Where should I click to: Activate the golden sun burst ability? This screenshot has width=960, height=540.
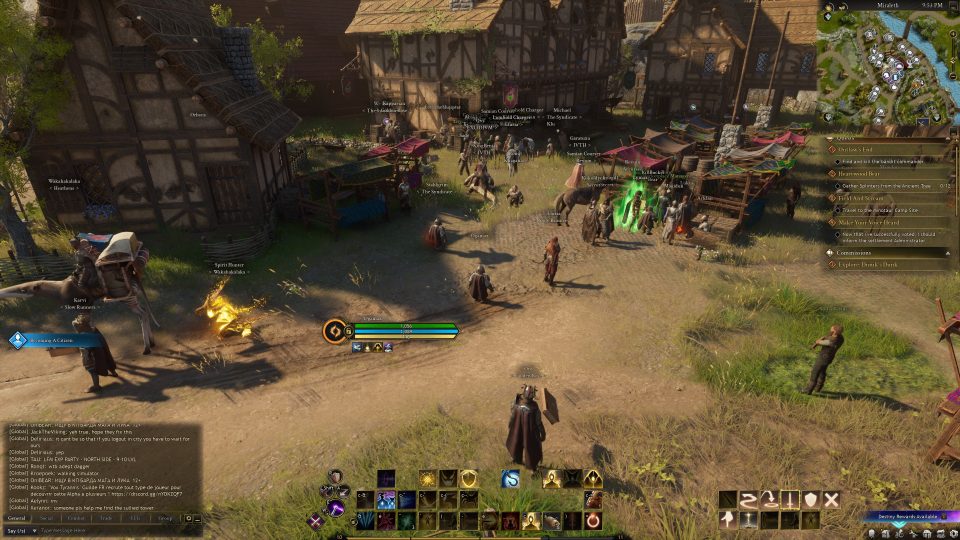427,479
